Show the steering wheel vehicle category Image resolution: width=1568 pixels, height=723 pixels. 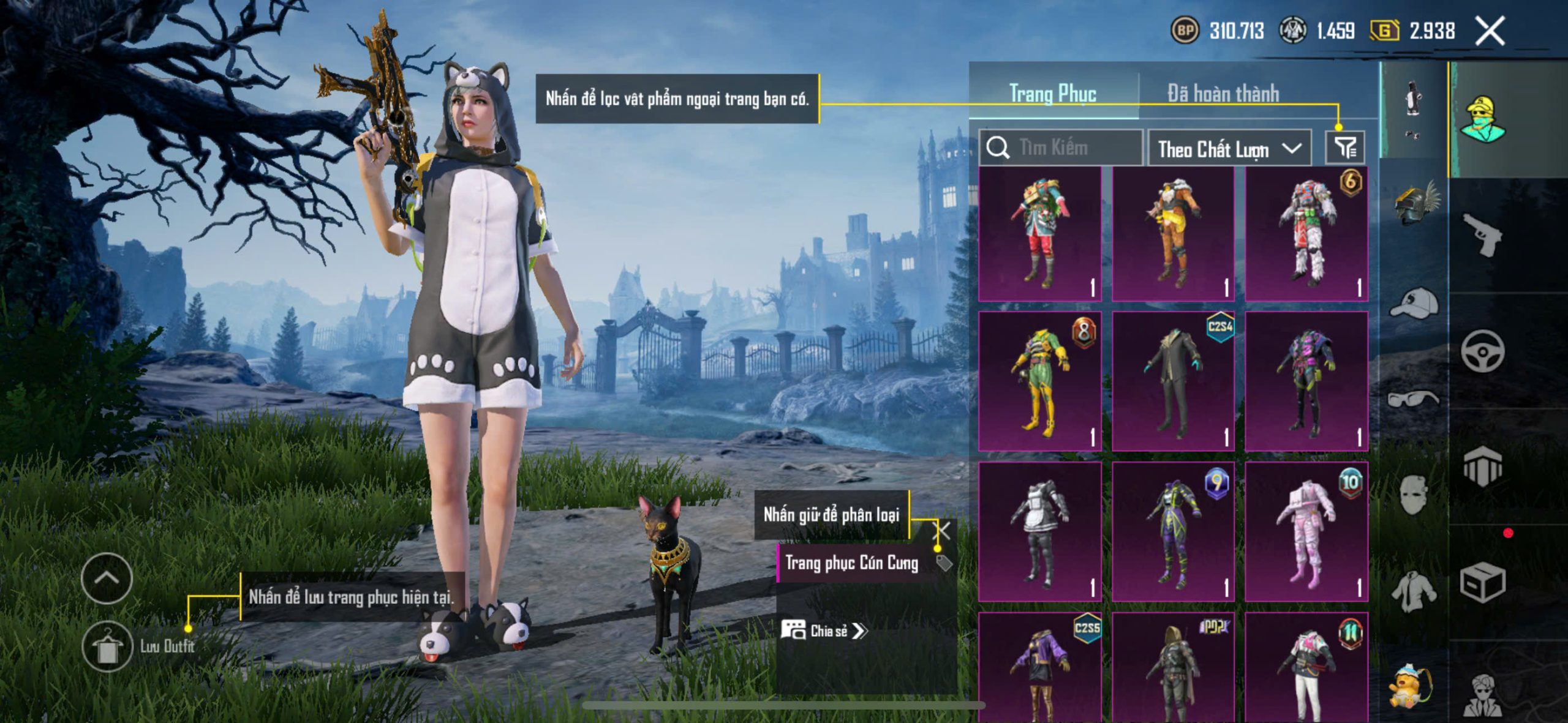click(x=1482, y=351)
